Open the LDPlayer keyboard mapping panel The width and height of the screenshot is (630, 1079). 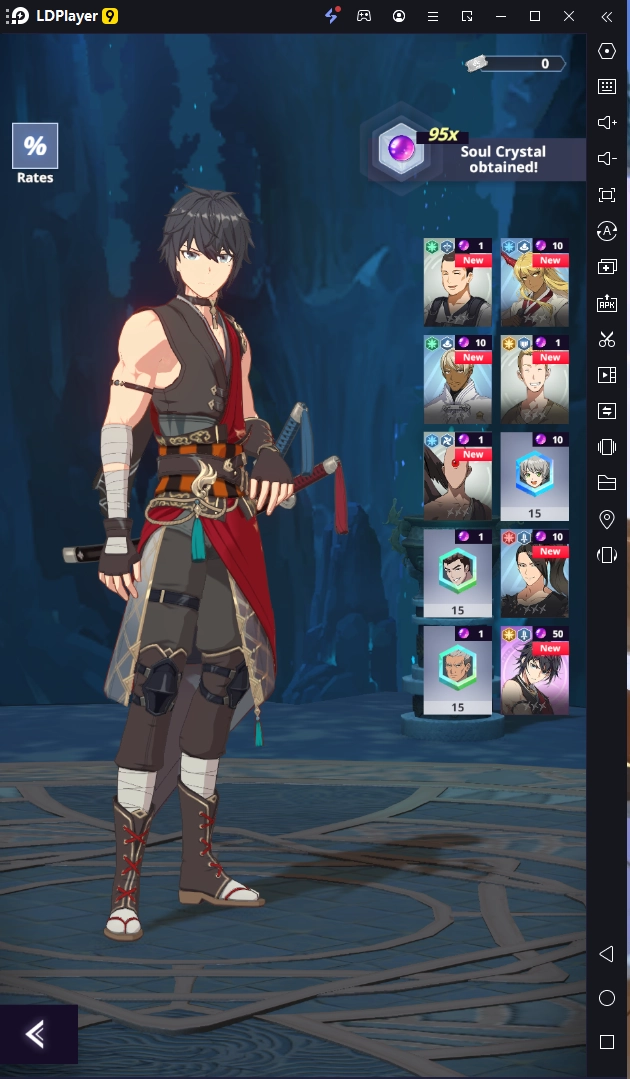coord(606,86)
